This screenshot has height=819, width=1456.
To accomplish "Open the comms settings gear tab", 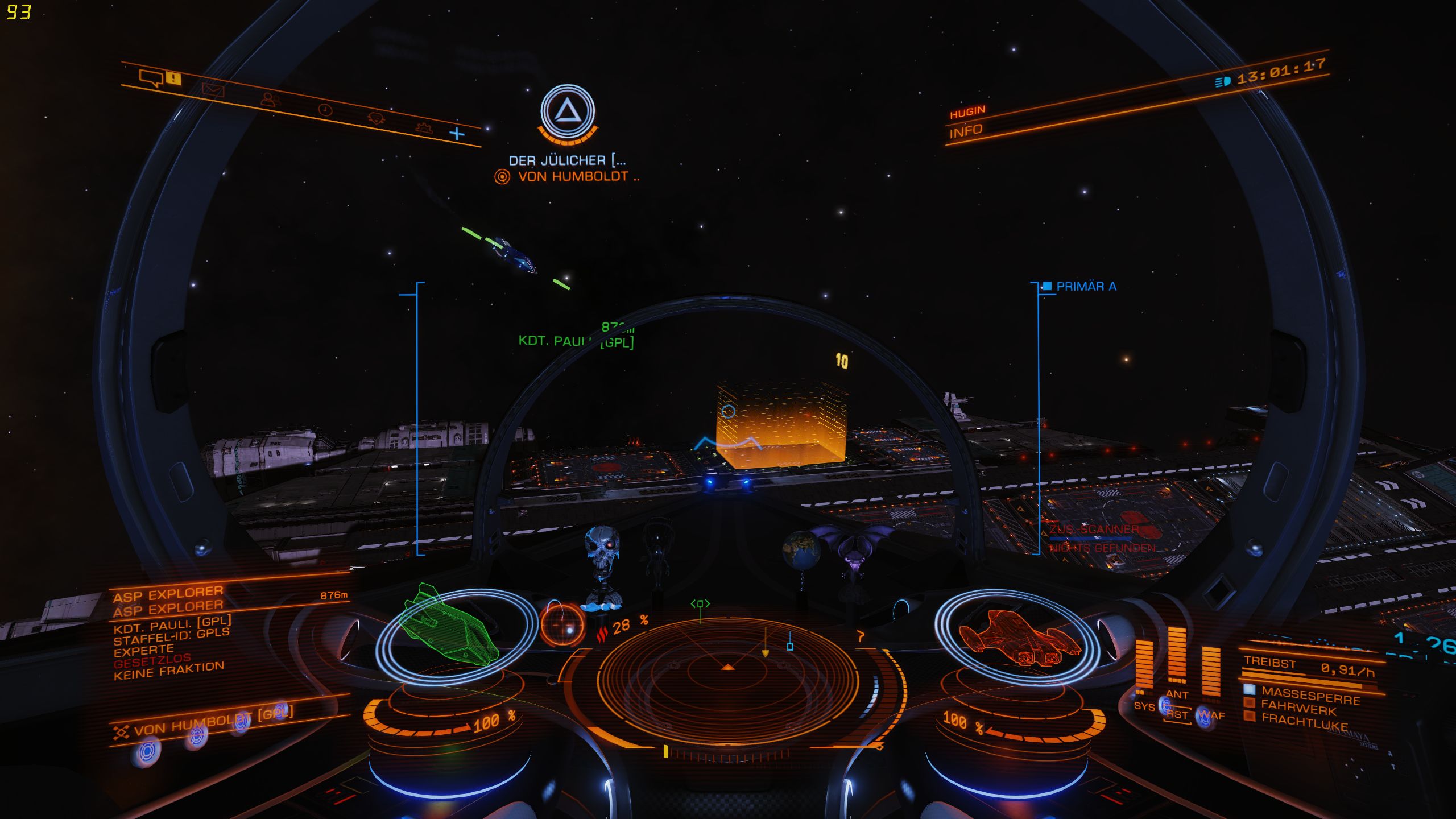I will point(424,128).
